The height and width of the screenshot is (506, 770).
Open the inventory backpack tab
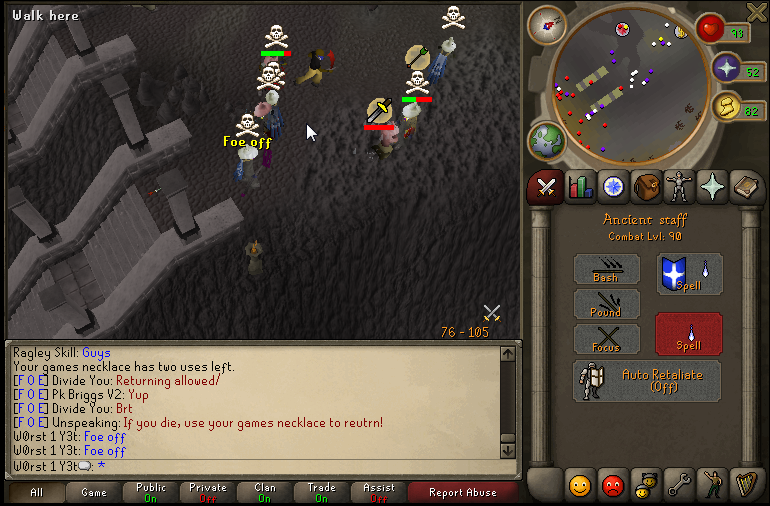(x=647, y=186)
